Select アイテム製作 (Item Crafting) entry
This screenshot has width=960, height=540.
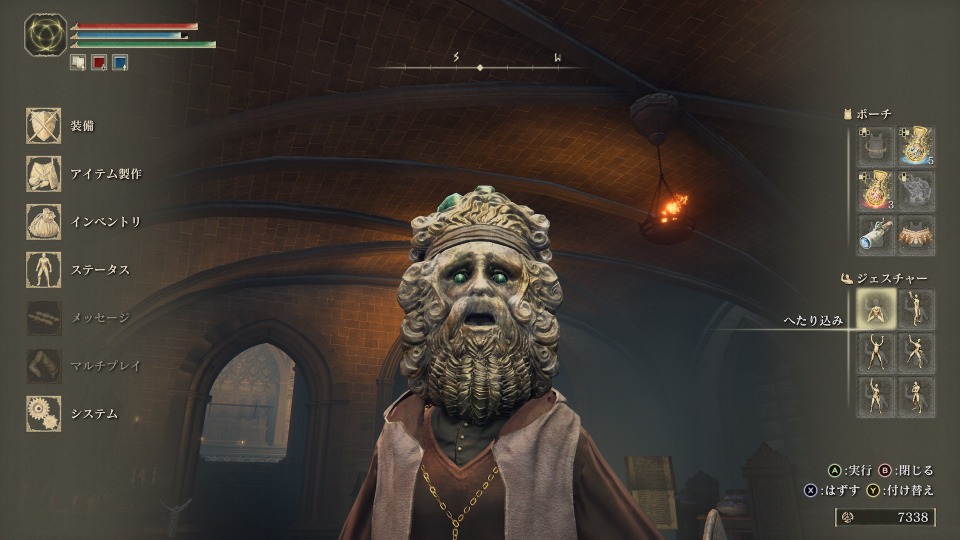click(x=45, y=174)
